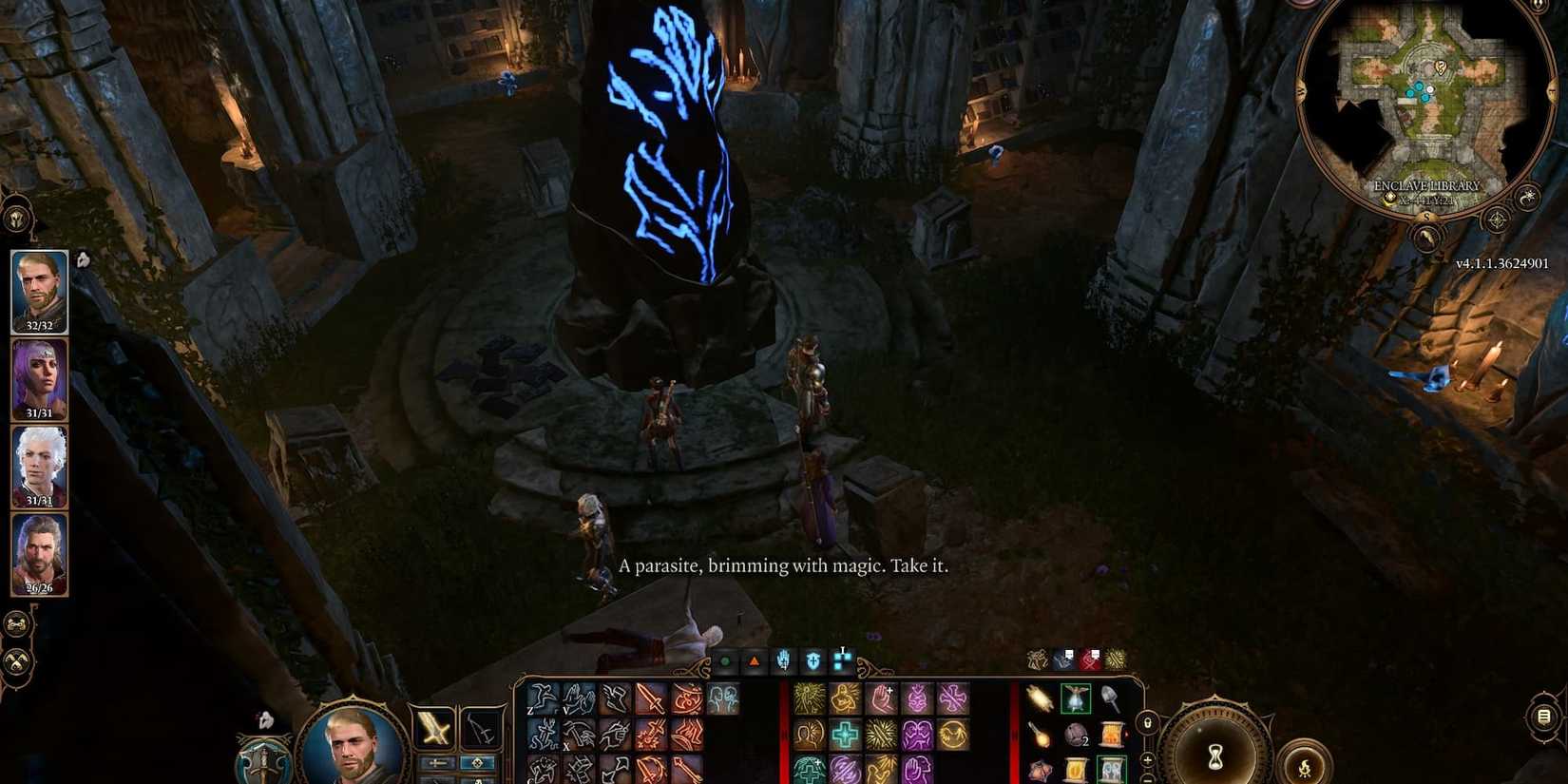Select the shovel from the item slots
The width and height of the screenshot is (1568, 784).
pos(1112,699)
